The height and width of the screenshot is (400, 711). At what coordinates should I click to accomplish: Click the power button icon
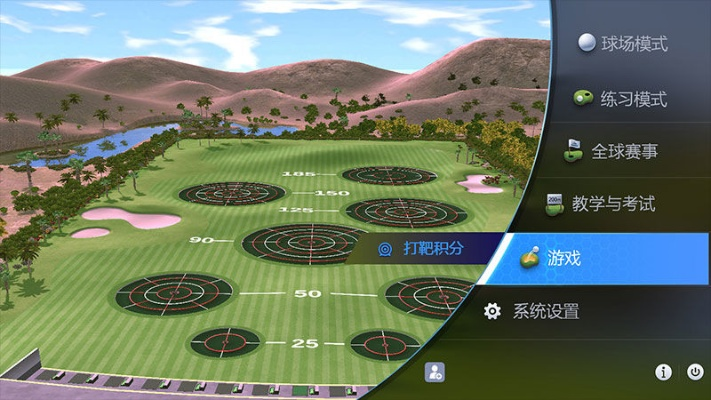click(x=695, y=372)
